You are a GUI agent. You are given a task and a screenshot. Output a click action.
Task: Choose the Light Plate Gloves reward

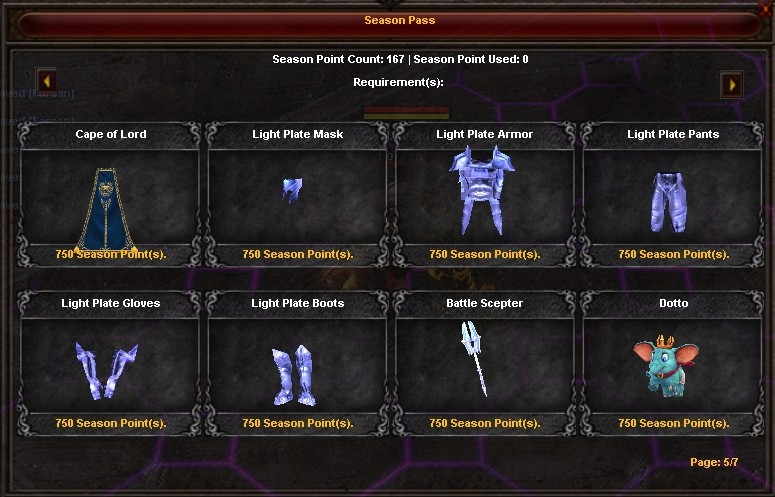click(110, 369)
